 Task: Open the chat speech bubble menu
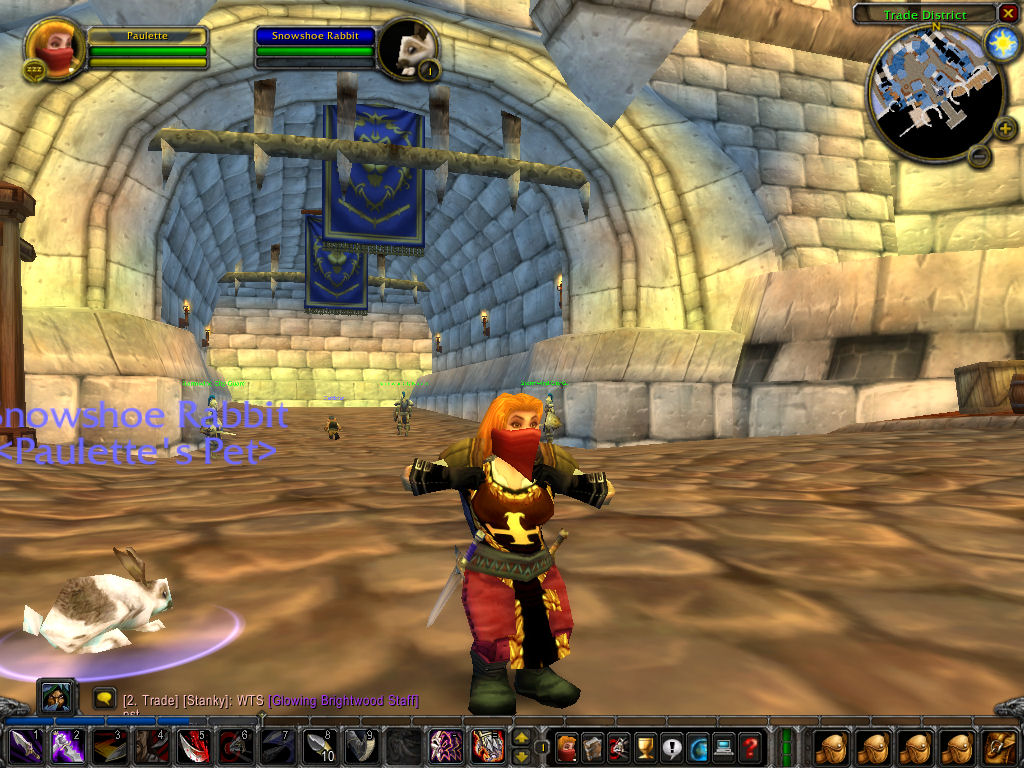point(103,697)
